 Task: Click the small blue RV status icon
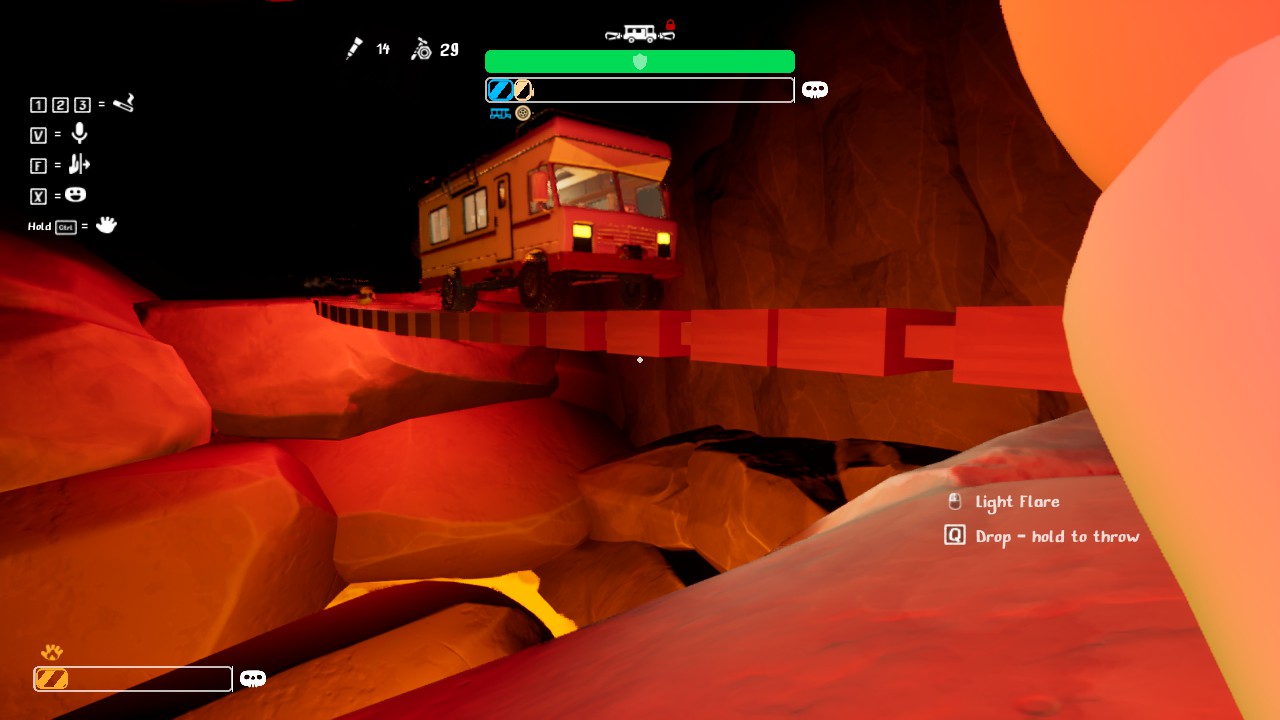point(499,114)
